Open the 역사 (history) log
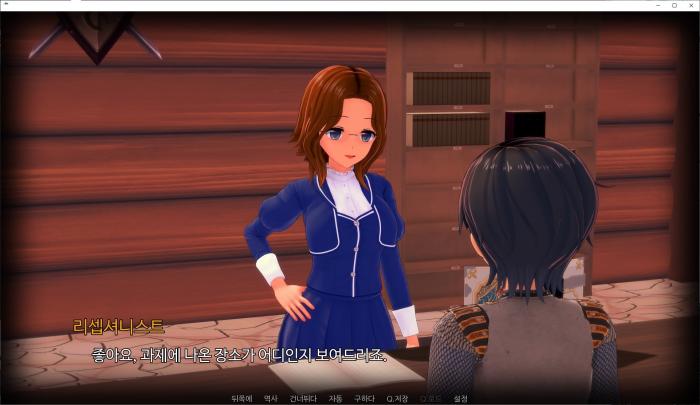This screenshot has width=700, height=405. click(x=270, y=398)
